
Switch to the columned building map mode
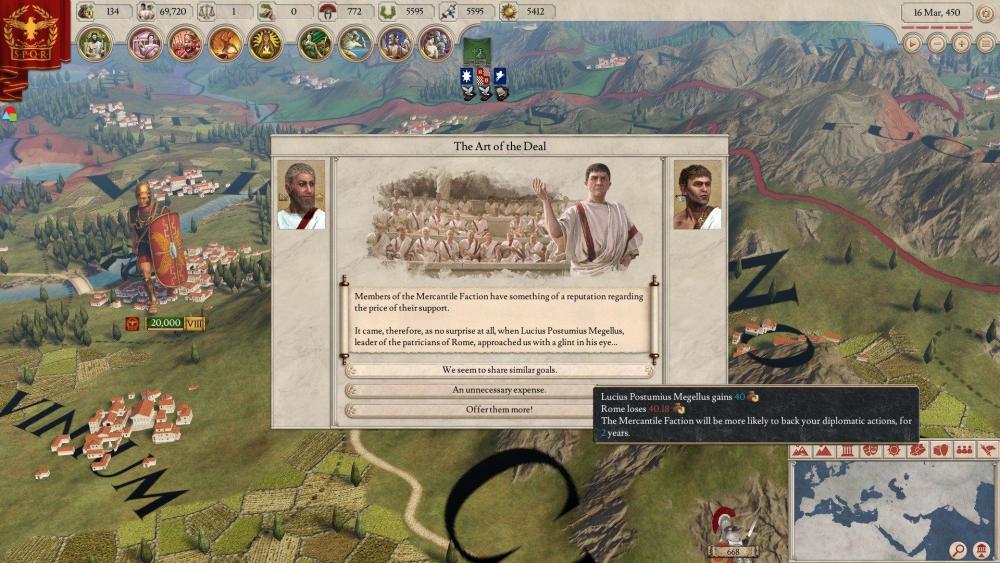tap(846, 451)
